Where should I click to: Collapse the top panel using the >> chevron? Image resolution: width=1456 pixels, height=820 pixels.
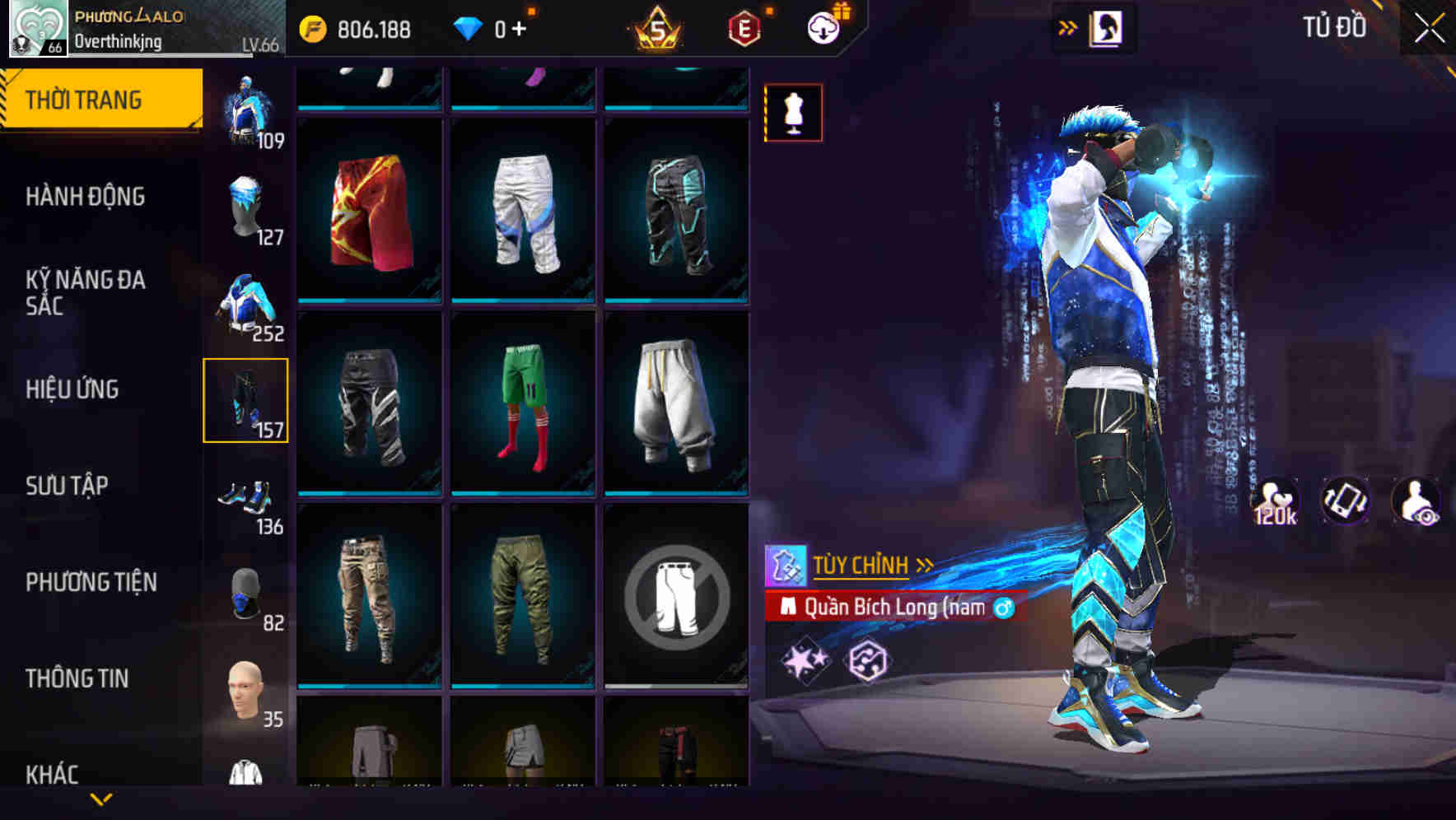[x=1068, y=26]
